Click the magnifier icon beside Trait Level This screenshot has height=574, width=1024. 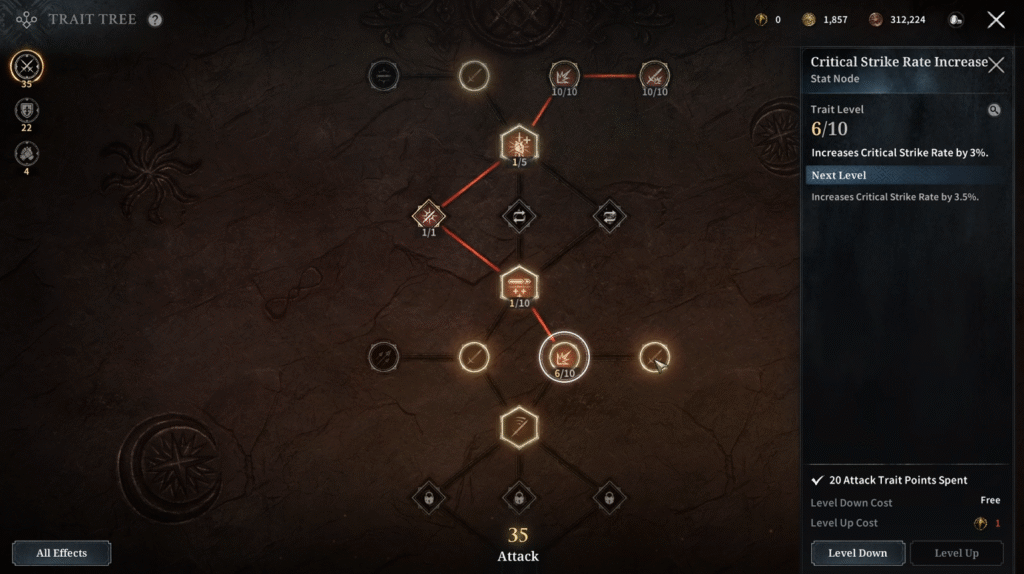coord(994,110)
